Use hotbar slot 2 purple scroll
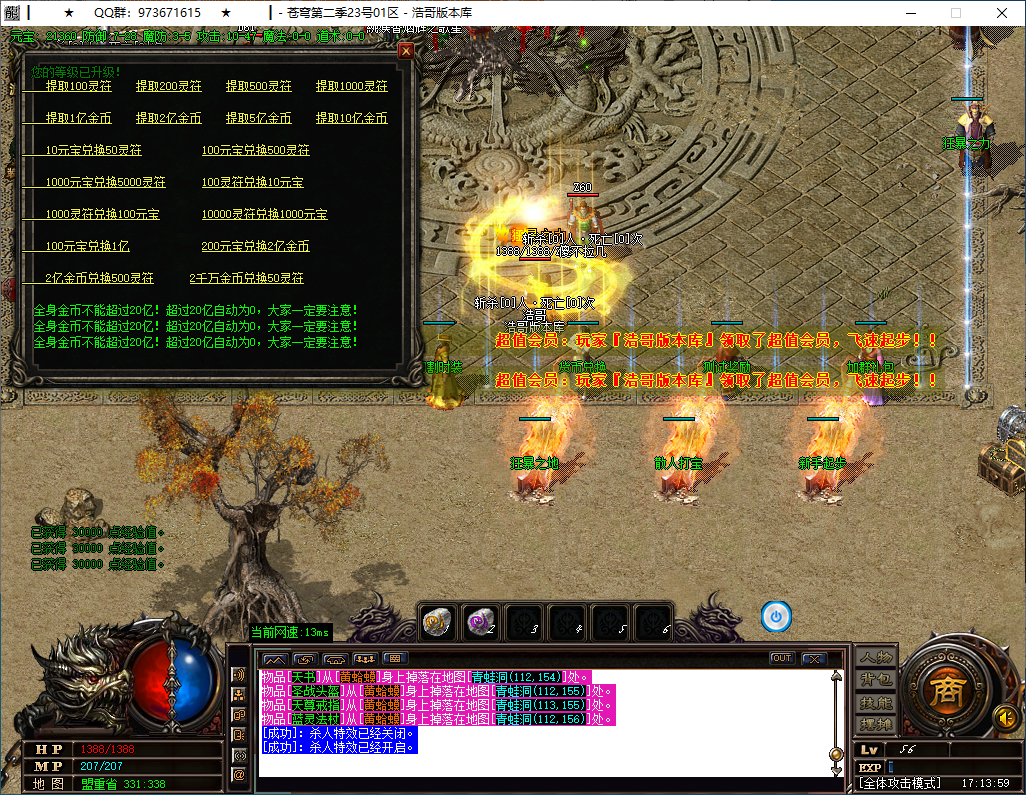 tap(480, 620)
